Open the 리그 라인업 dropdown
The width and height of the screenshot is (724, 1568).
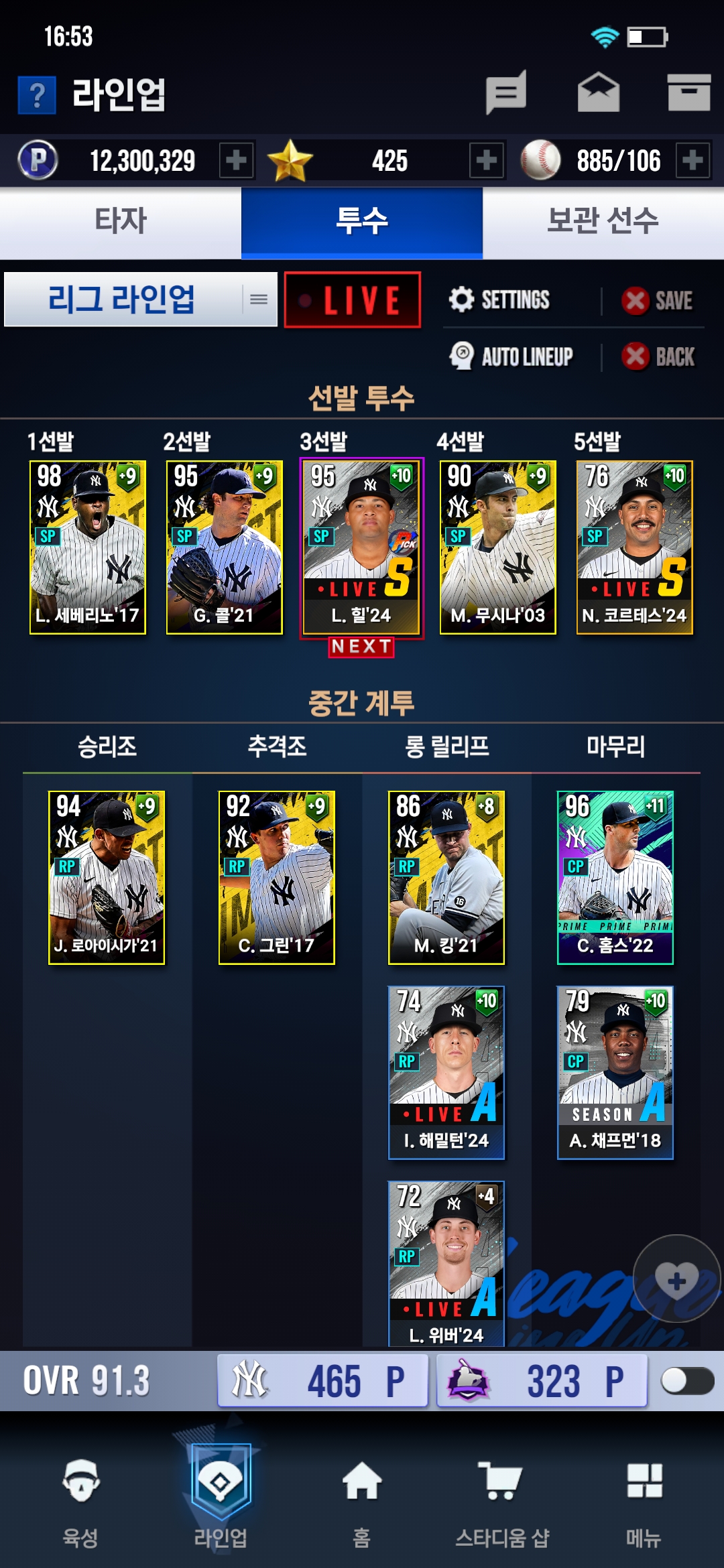coord(141,300)
